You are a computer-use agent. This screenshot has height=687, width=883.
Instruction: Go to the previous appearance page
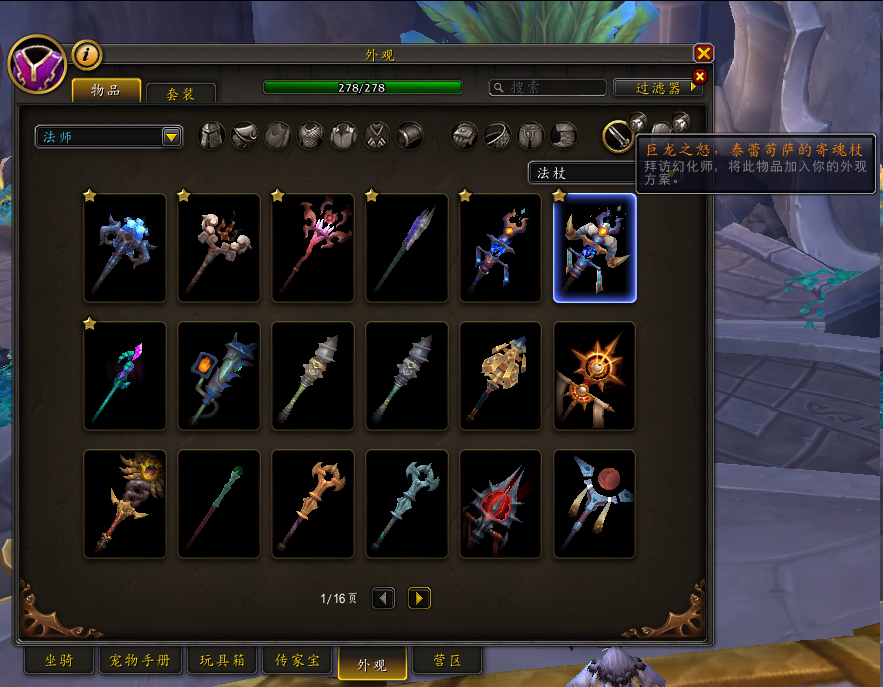[x=383, y=598]
